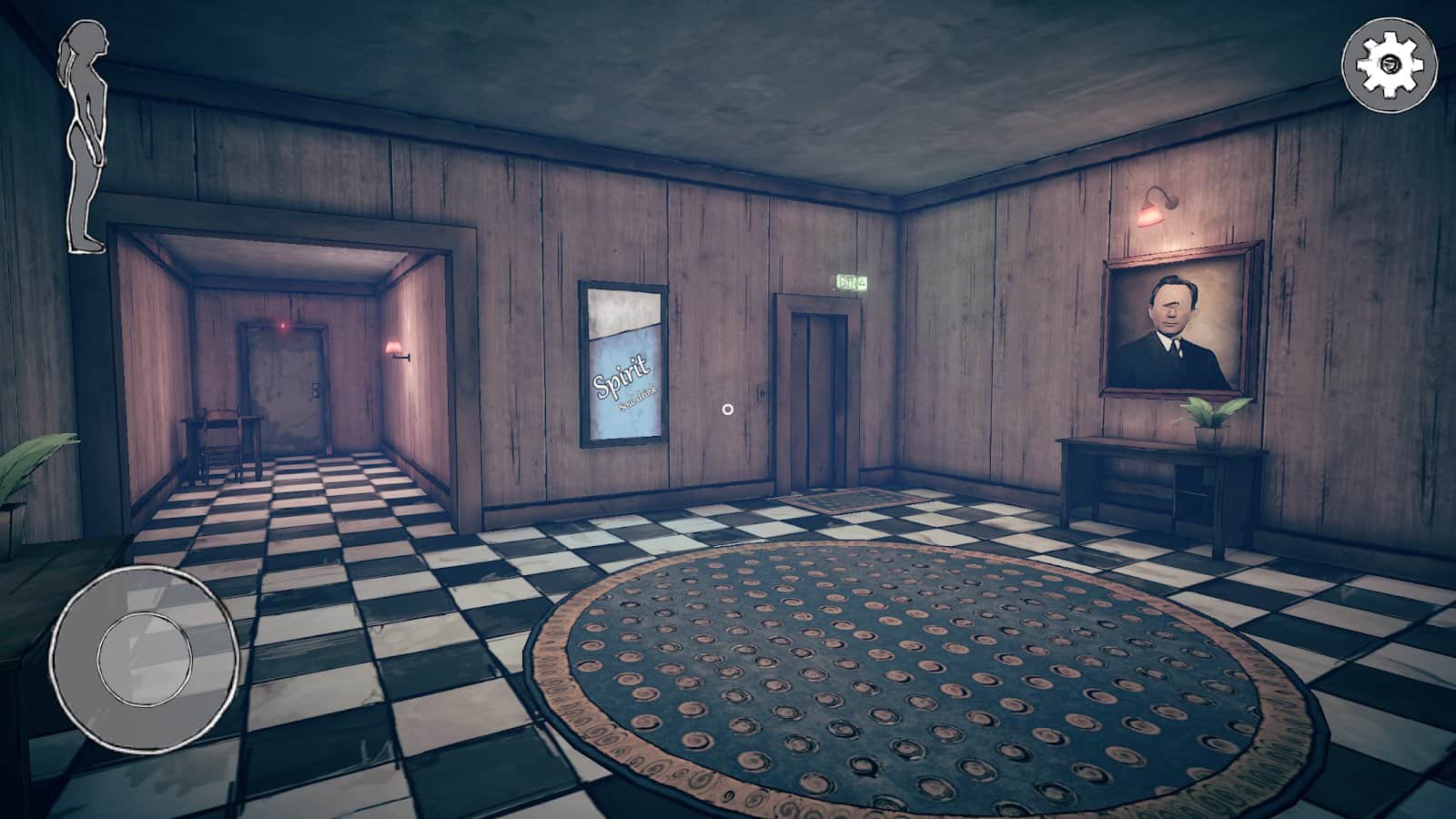Viewport: 1456px width, 819px height.
Task: Tap the standing figure stance icon
Action: pos(85,136)
